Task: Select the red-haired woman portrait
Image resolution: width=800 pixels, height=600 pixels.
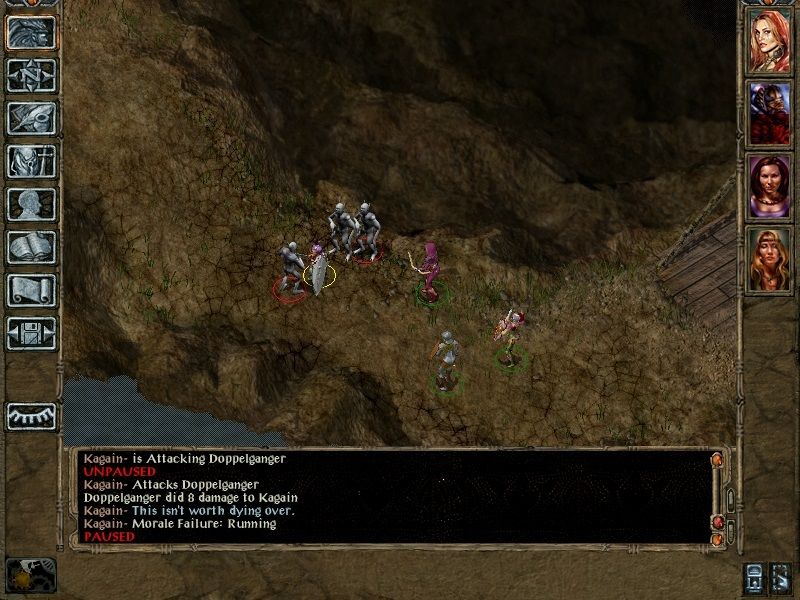Action: click(769, 38)
